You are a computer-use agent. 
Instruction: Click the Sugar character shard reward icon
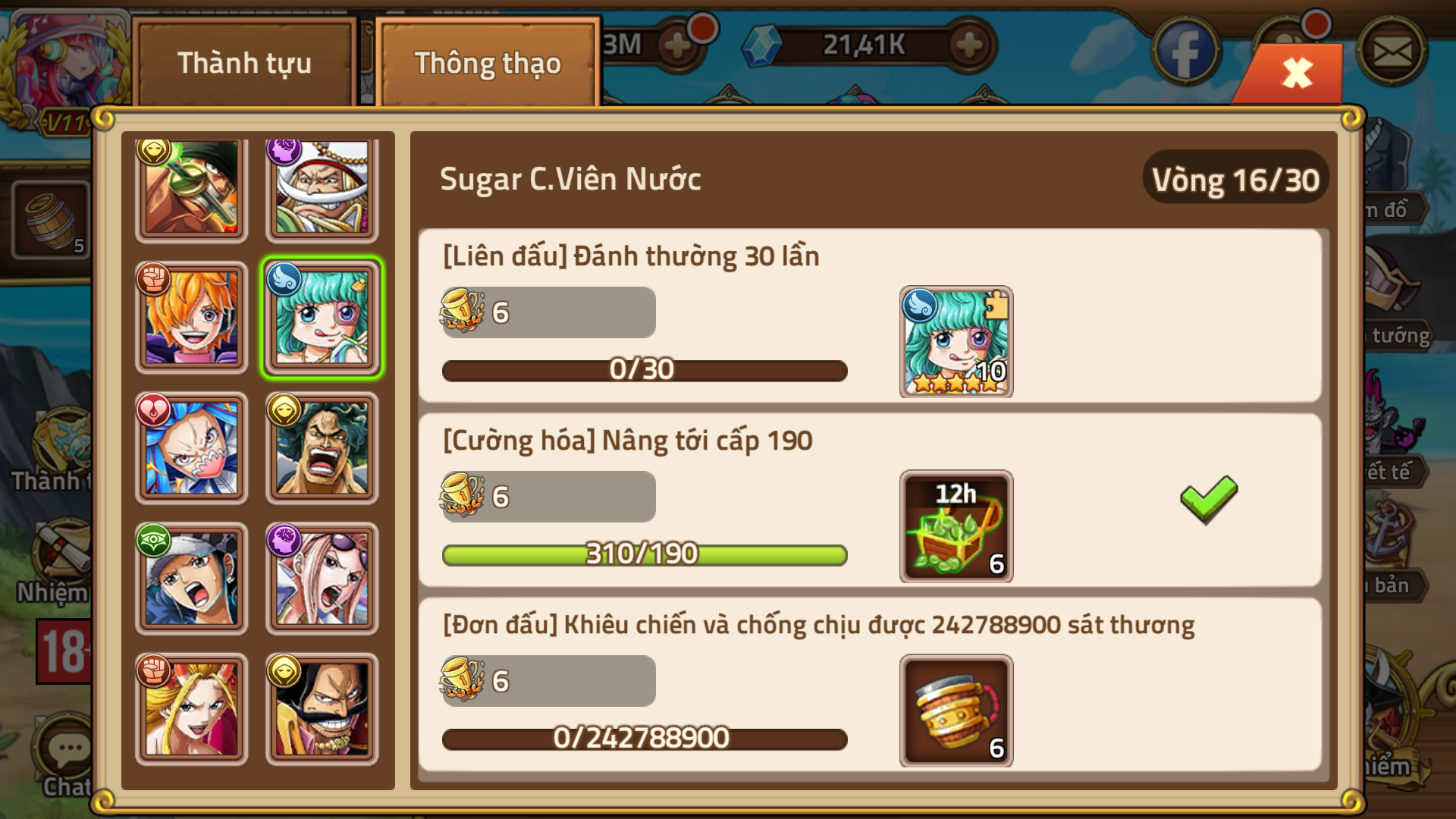[955, 343]
